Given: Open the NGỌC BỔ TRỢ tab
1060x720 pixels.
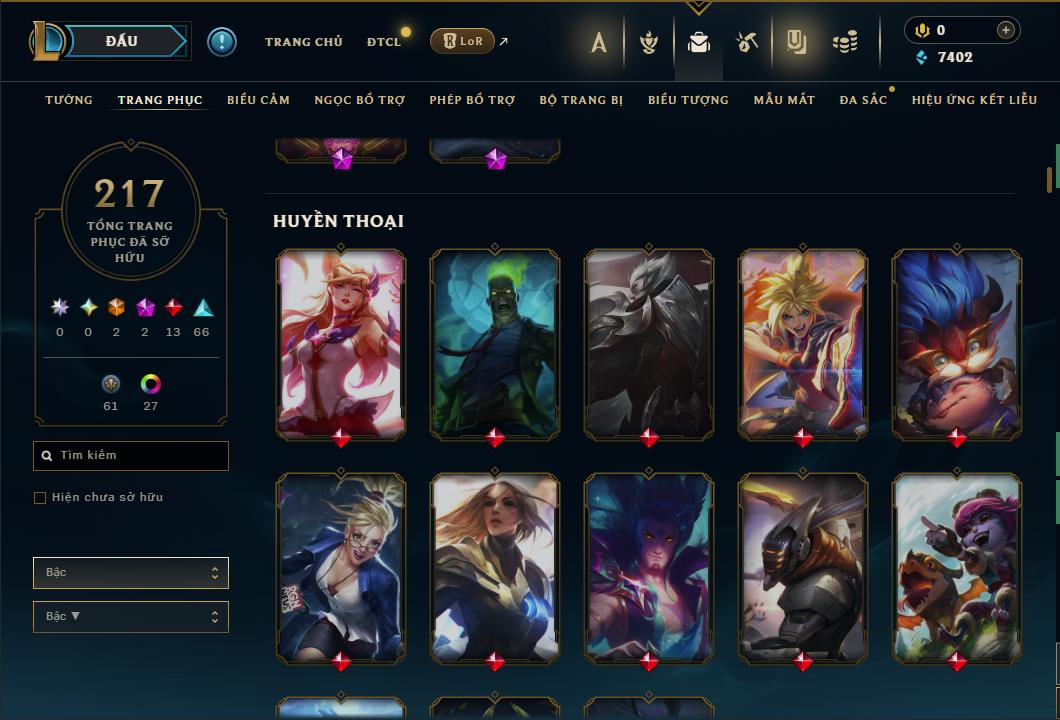Looking at the screenshot, I should point(359,100).
